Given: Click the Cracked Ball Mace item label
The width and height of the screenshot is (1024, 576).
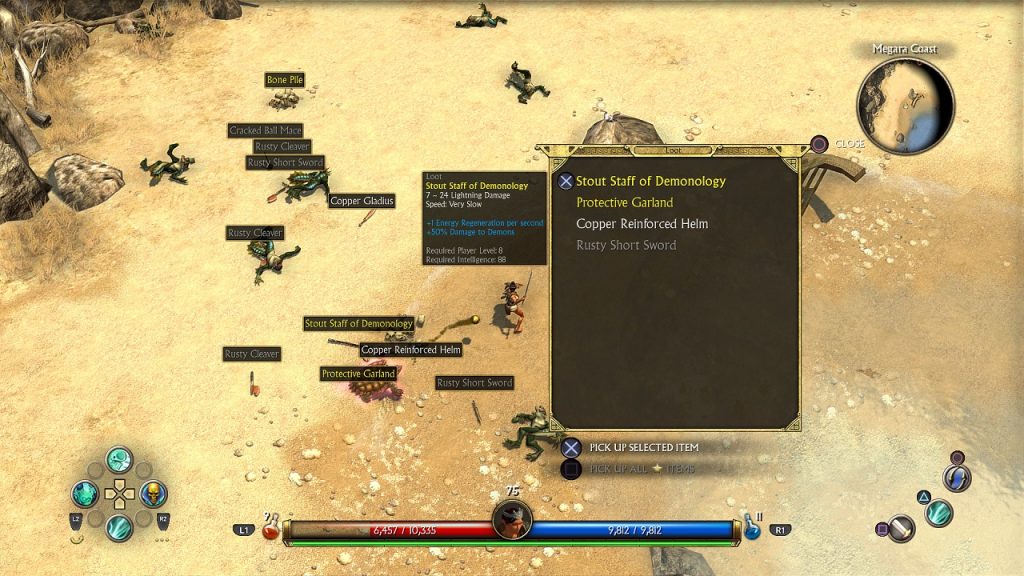Looking at the screenshot, I should point(265,131).
